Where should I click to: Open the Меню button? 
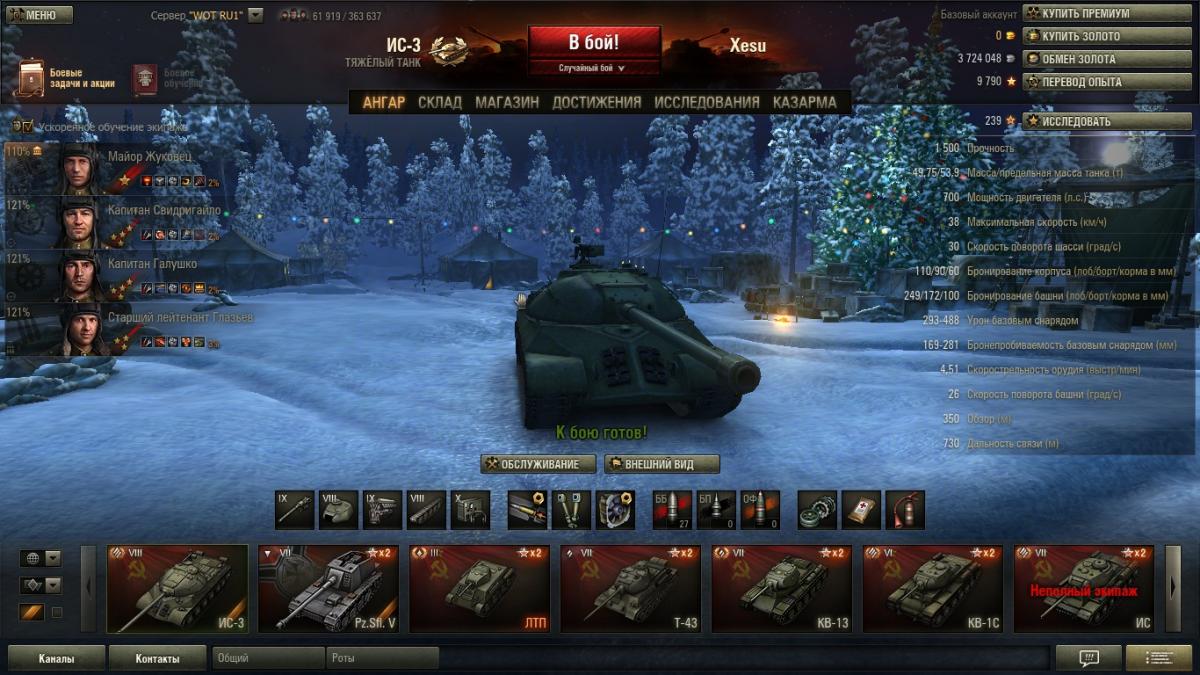coord(38,15)
